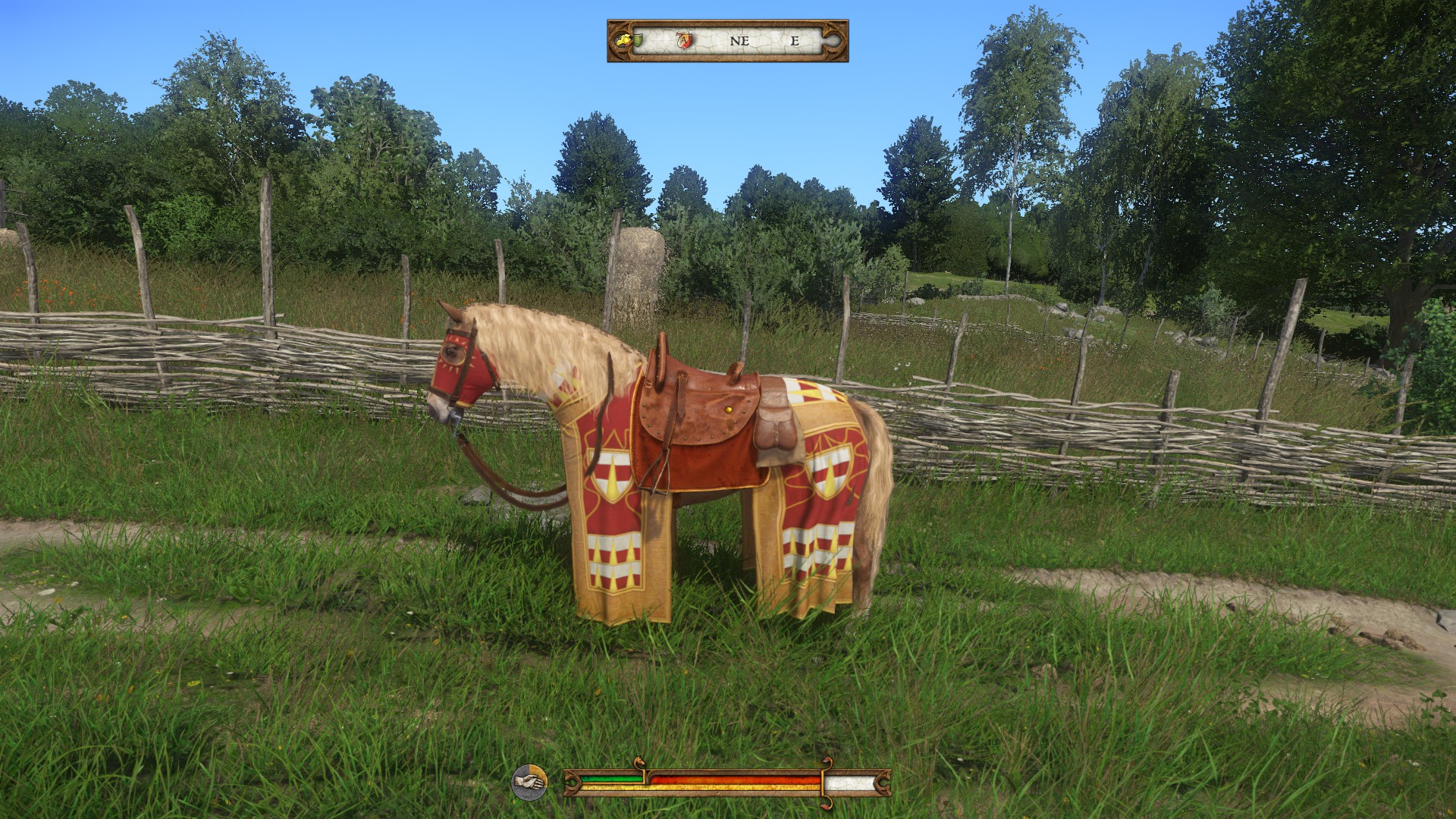Click the horse head icon on the compass
Image resolution: width=1456 pixels, height=819 pixels.
tap(624, 40)
